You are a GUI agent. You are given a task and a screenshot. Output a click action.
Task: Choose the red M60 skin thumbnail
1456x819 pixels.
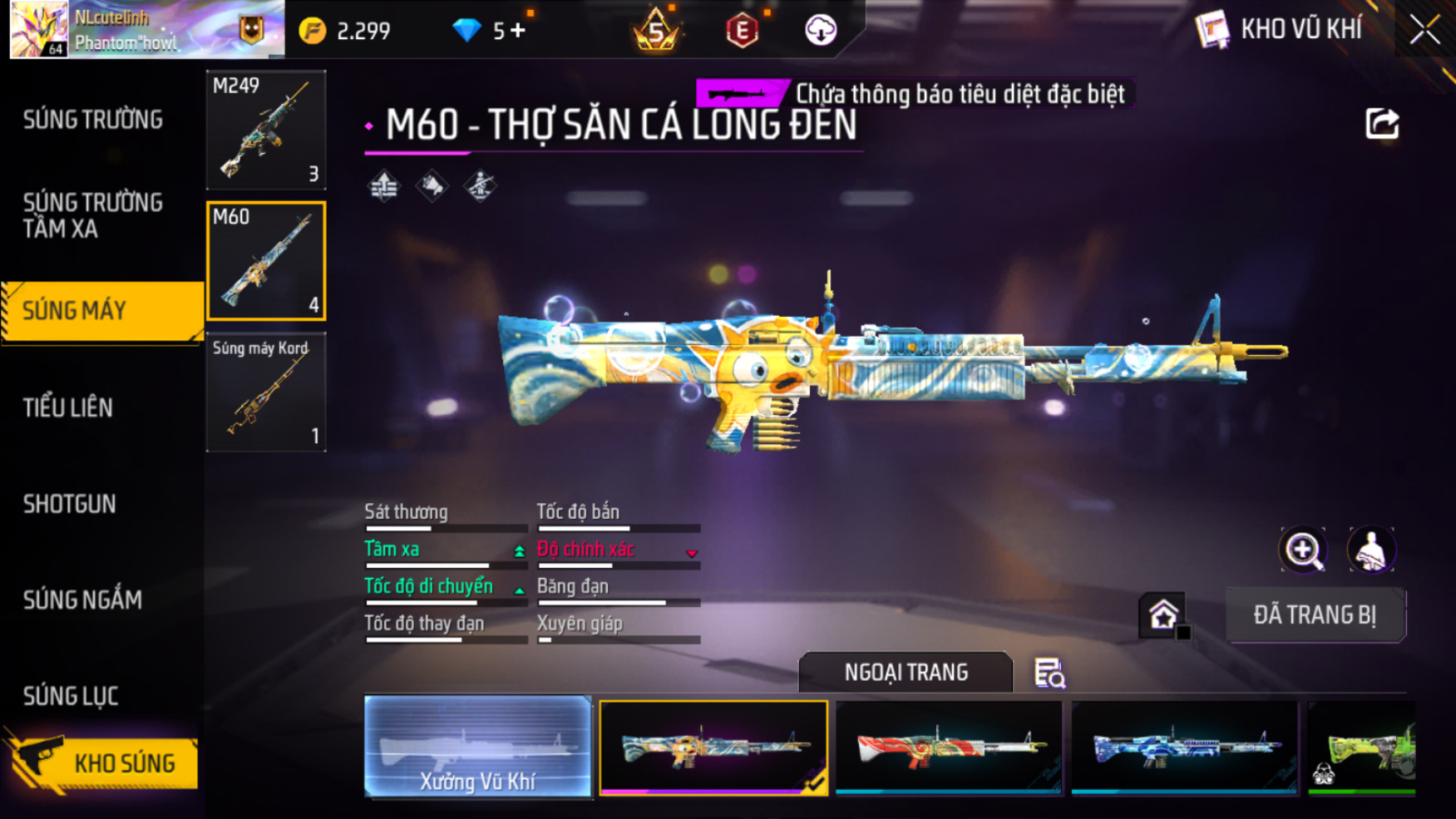(x=949, y=747)
